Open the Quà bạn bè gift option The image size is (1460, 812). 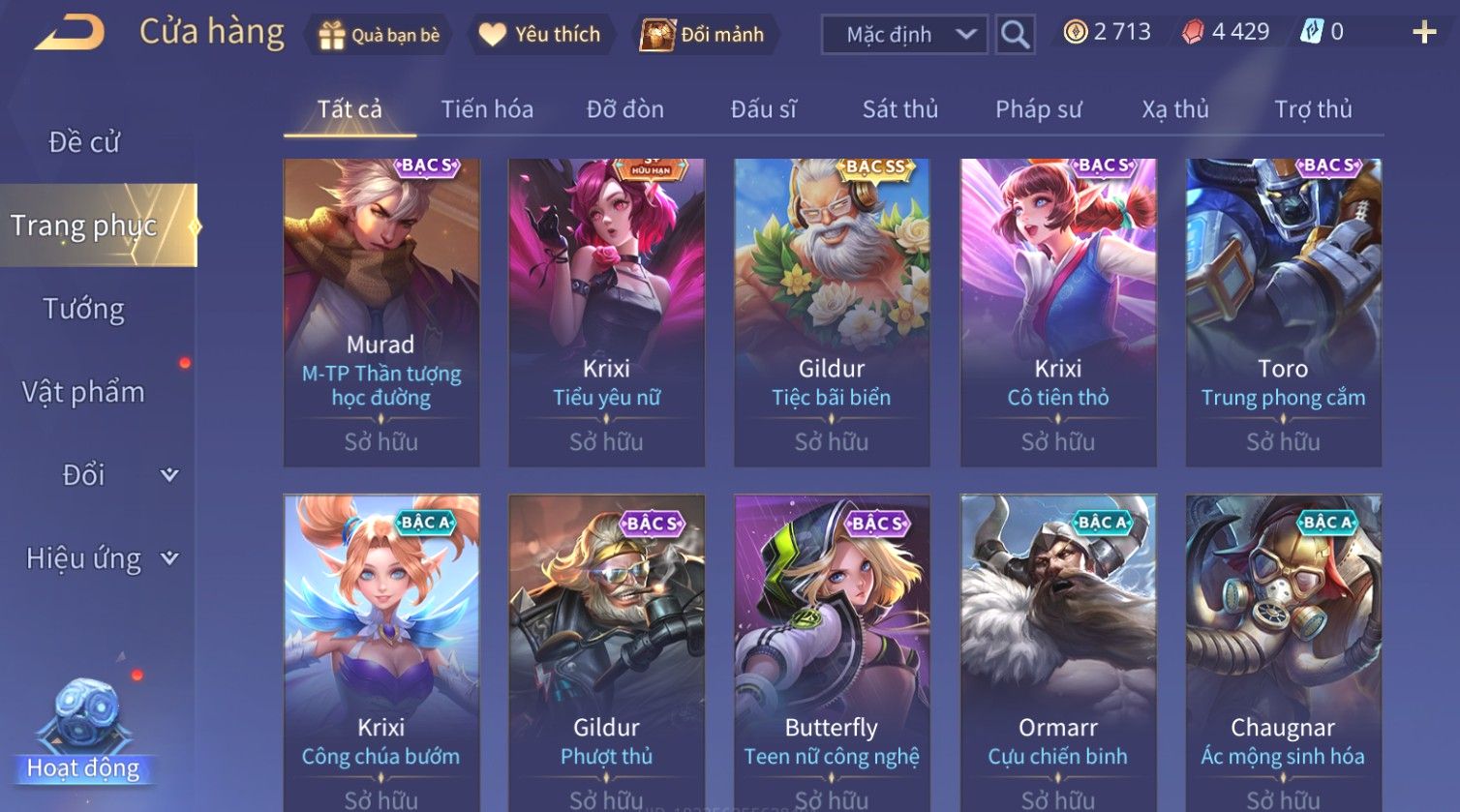(x=379, y=35)
